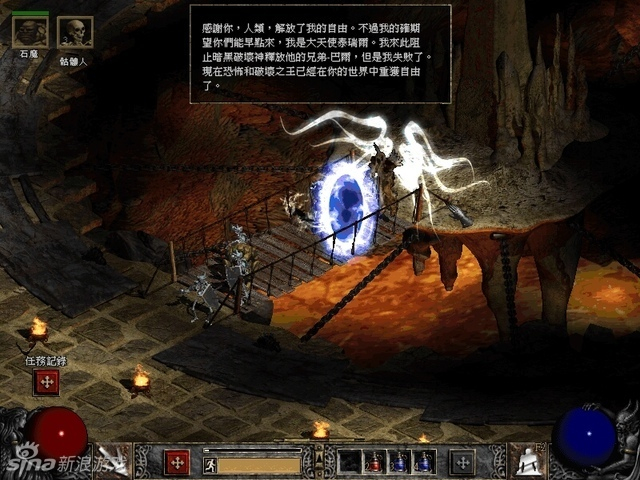Click the left skill button beside the stamina bar

(x=177, y=462)
